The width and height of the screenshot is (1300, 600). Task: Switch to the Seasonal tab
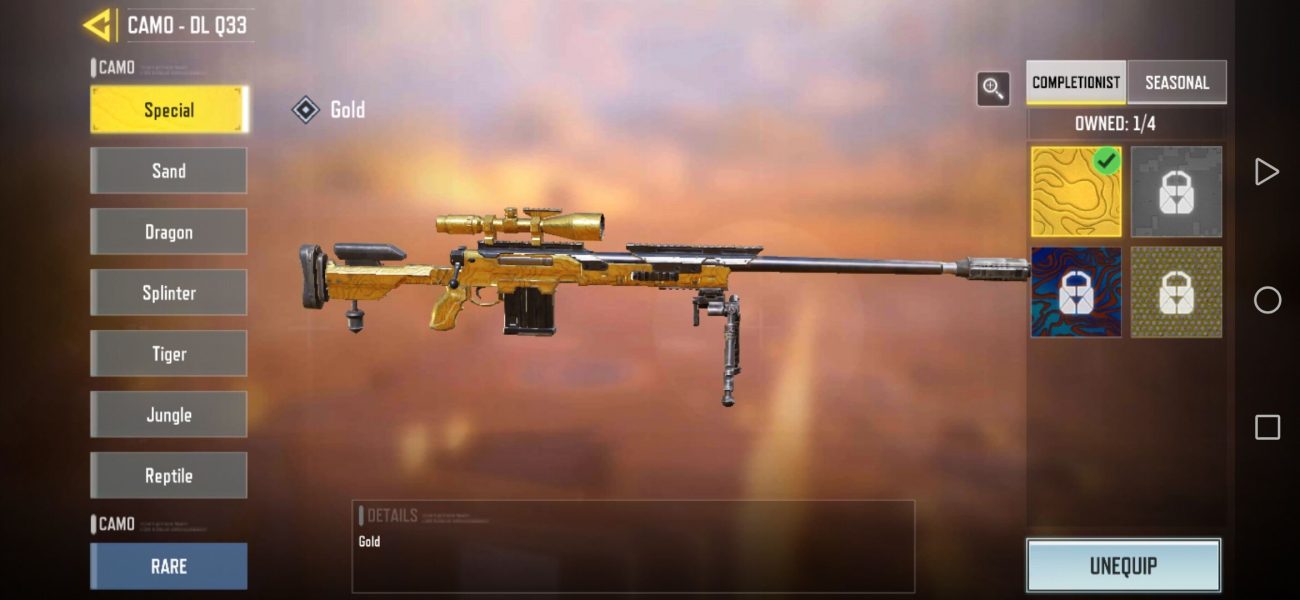(x=1177, y=83)
